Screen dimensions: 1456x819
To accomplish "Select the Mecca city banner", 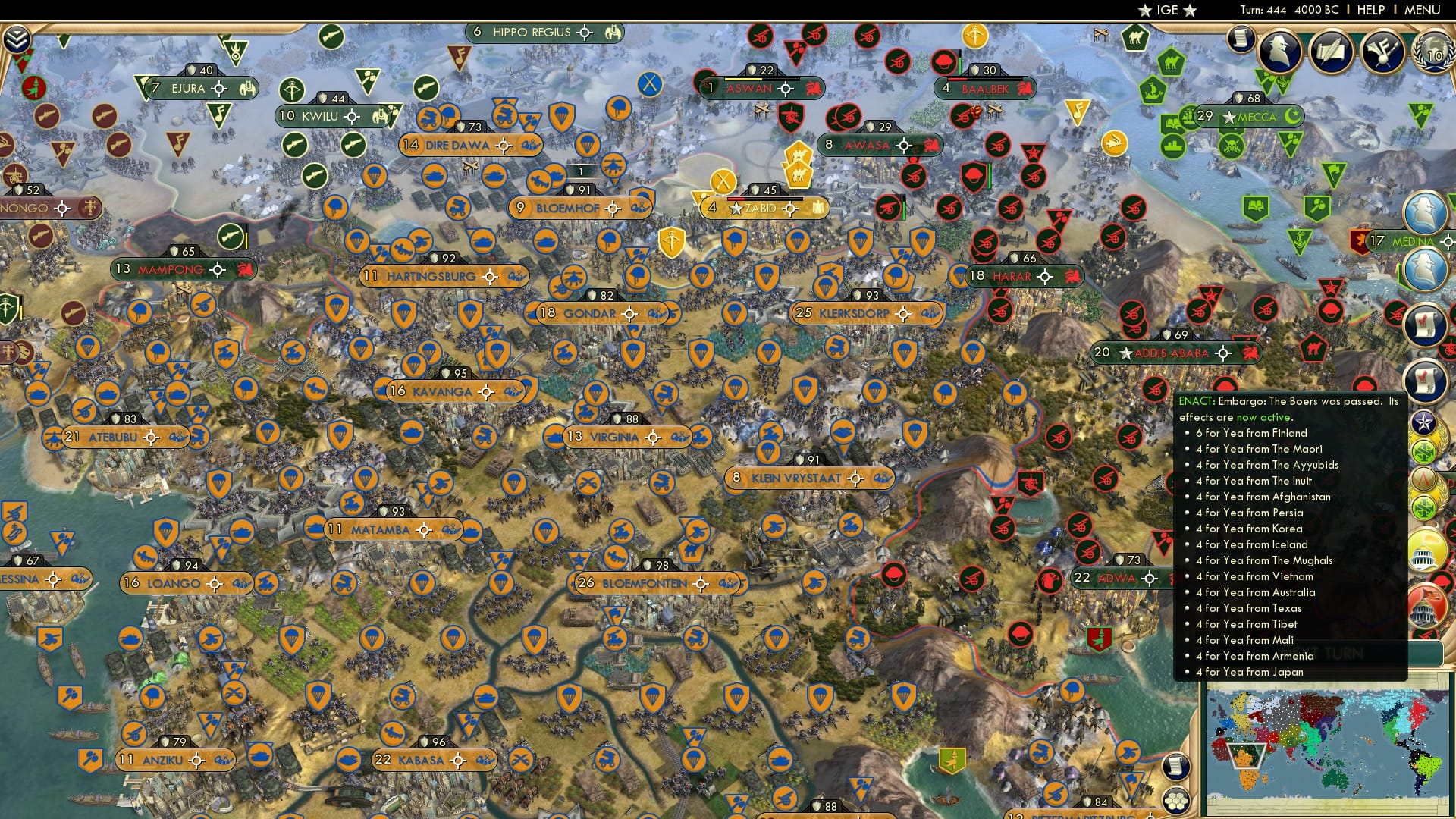I will 1250,118.
